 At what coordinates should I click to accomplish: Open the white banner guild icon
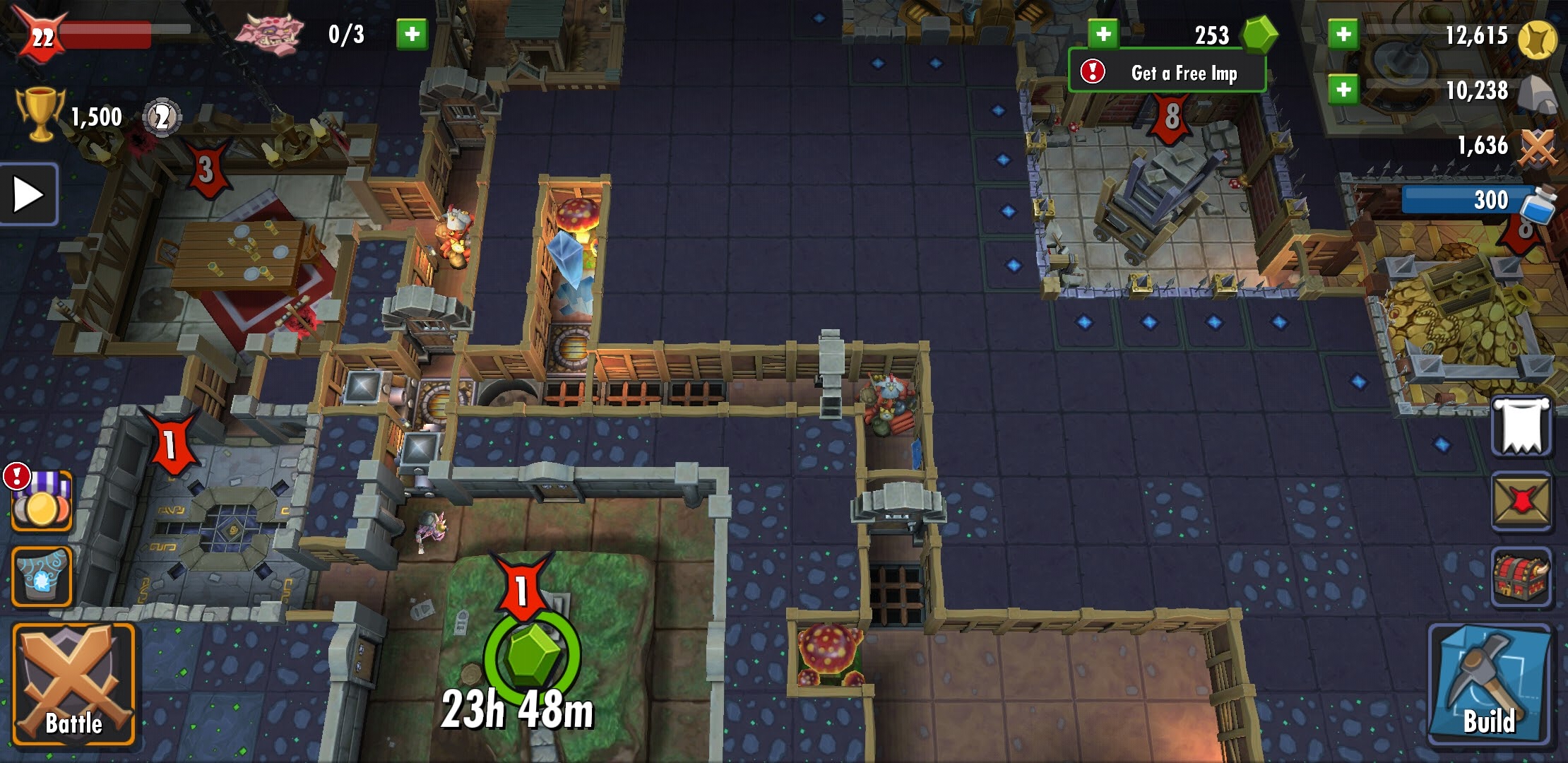tap(1521, 426)
